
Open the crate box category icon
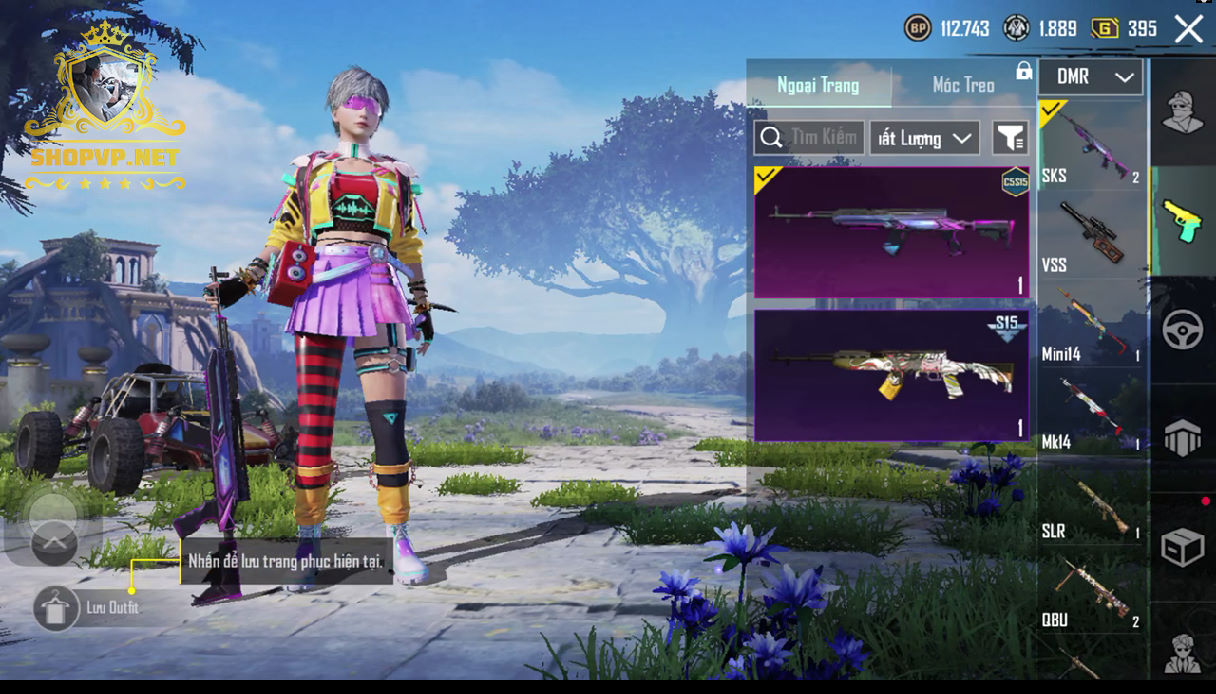tap(1182, 547)
